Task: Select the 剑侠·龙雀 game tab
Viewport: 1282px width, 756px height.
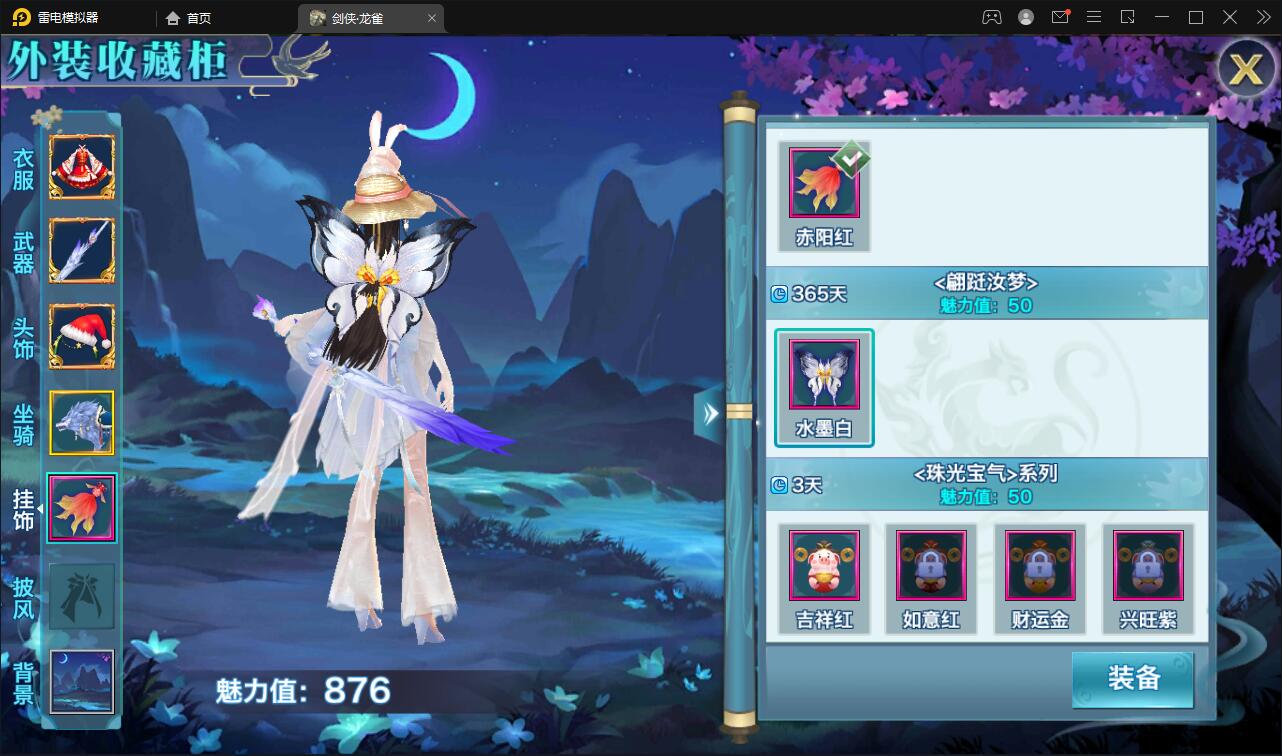Action: 355,17
